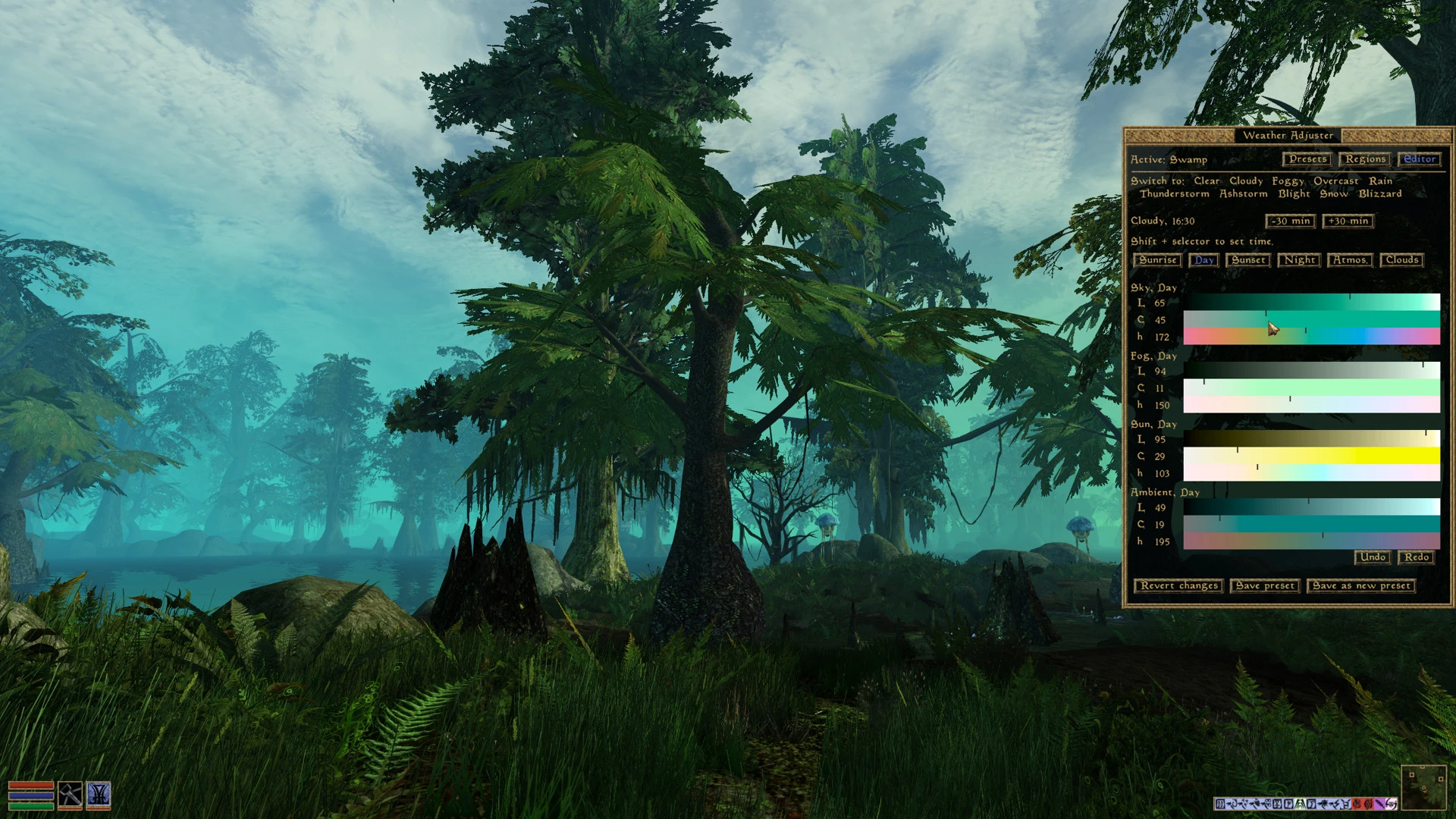Switch weather to Foggy
This screenshot has width=1456, height=819.
point(1288,181)
